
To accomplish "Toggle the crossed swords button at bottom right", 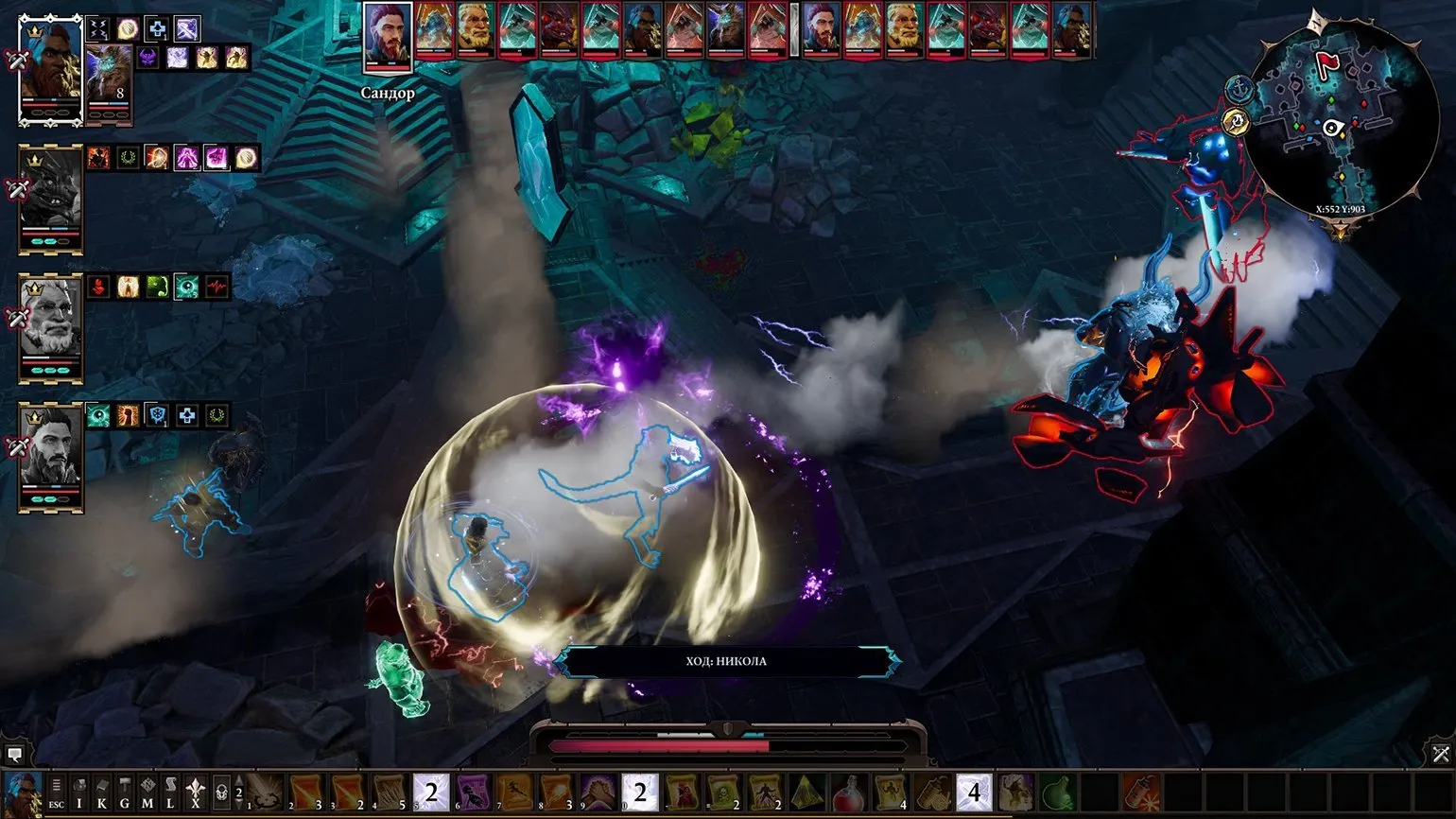I will pyautogui.click(x=1440, y=754).
